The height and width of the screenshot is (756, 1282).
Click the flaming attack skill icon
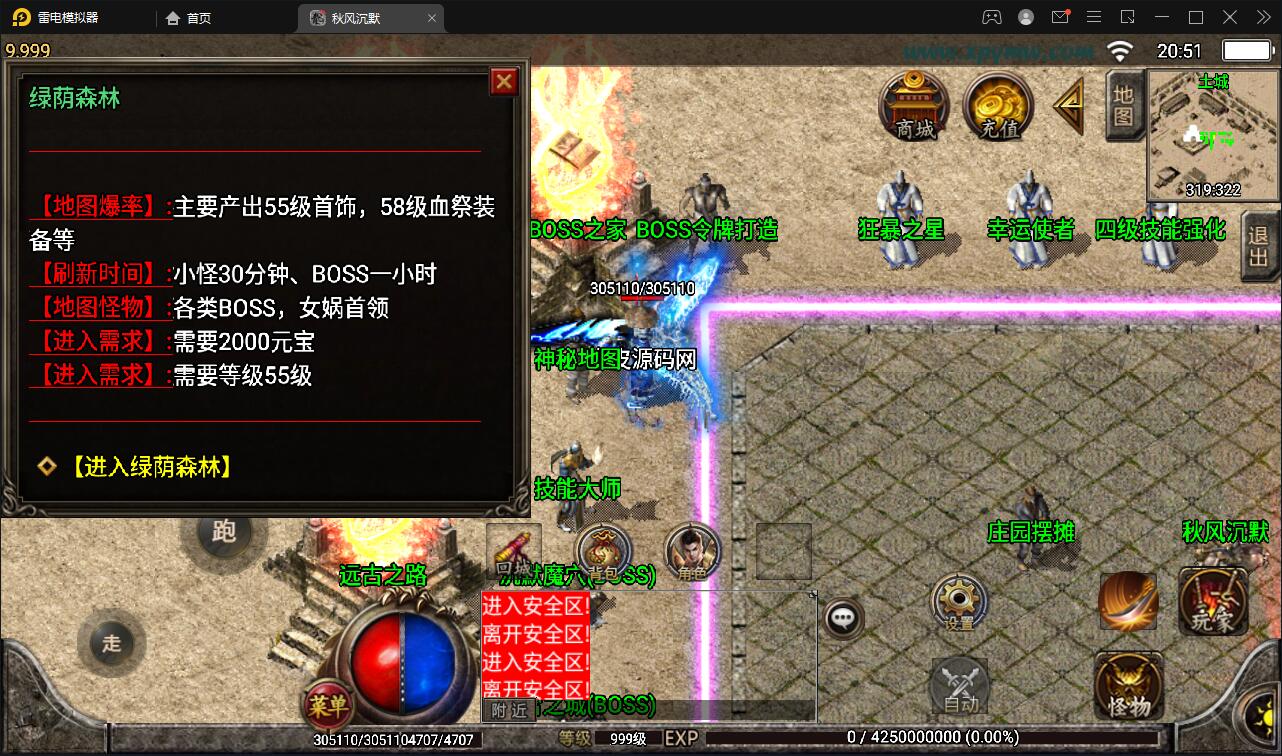[1128, 601]
